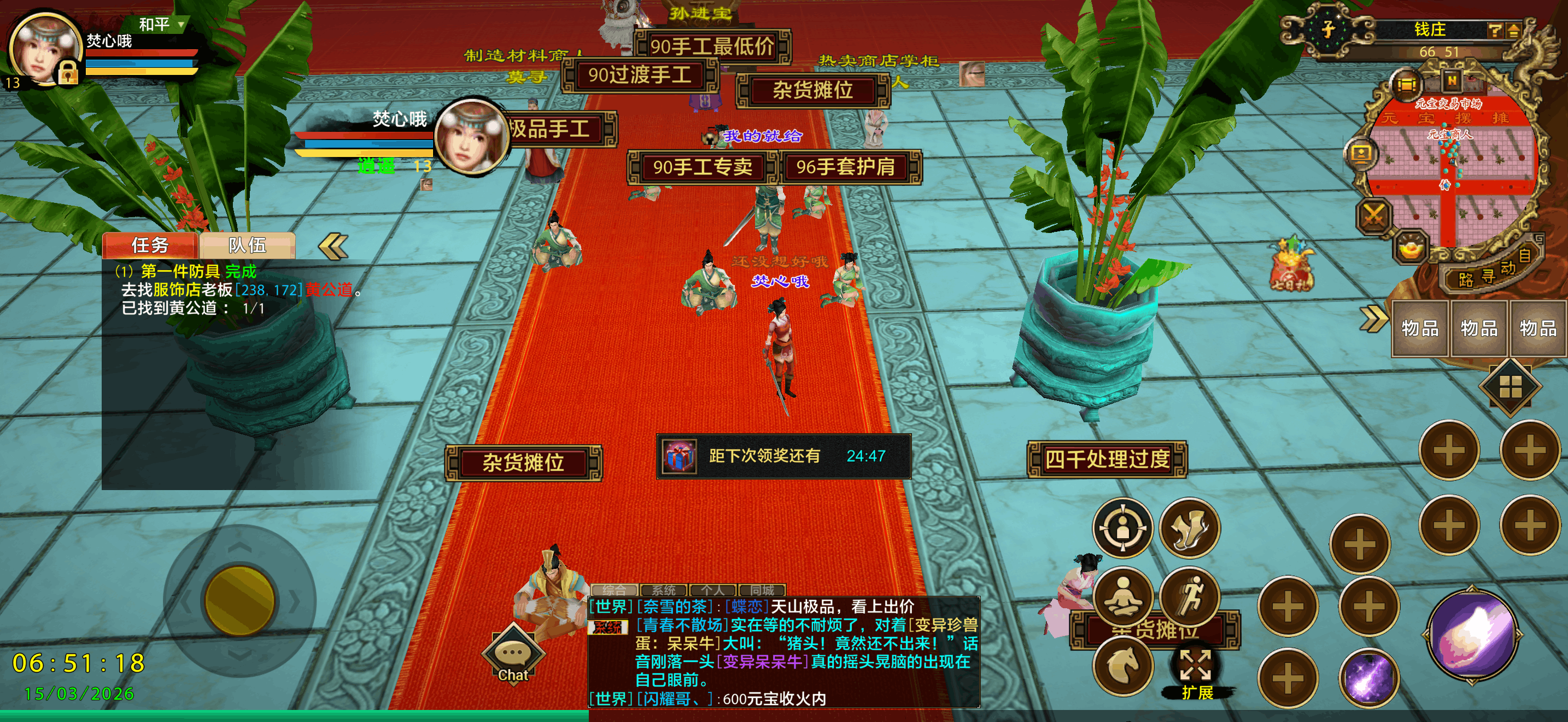This screenshot has width=1568, height=722.
Task: Switch chat to the 个人 tab
Action: point(712,589)
